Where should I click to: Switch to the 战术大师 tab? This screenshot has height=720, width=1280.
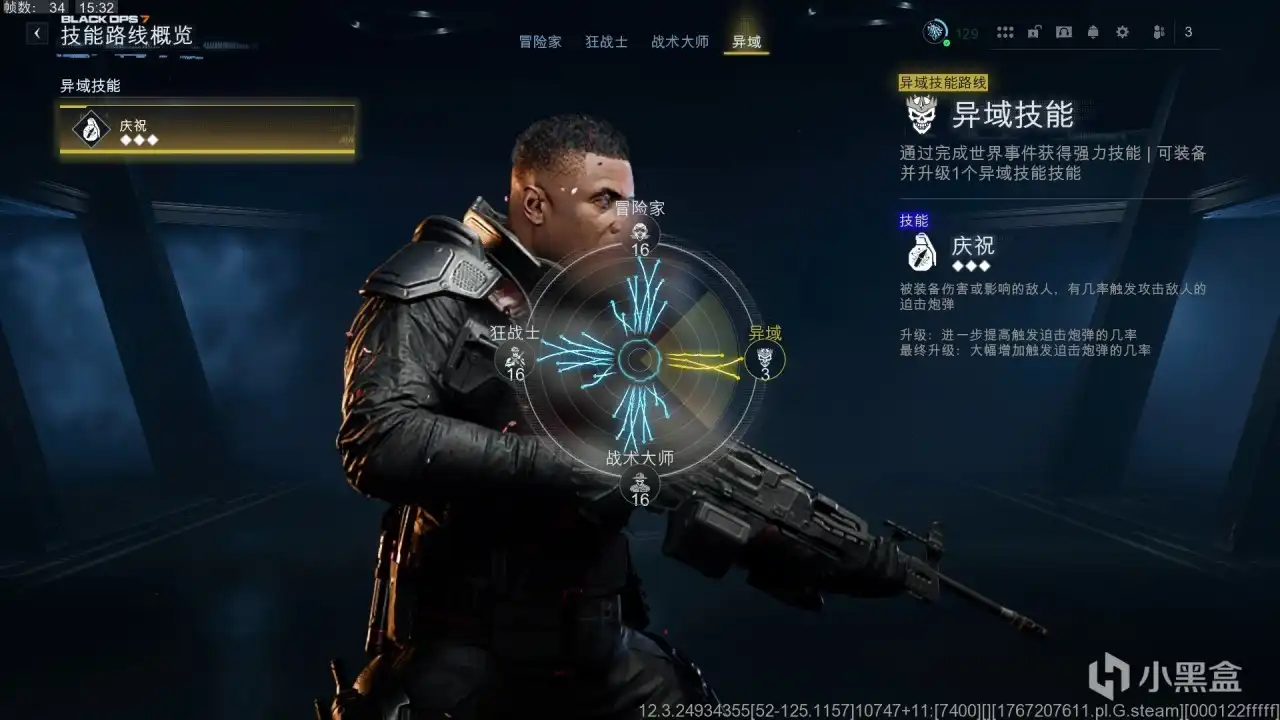point(678,42)
